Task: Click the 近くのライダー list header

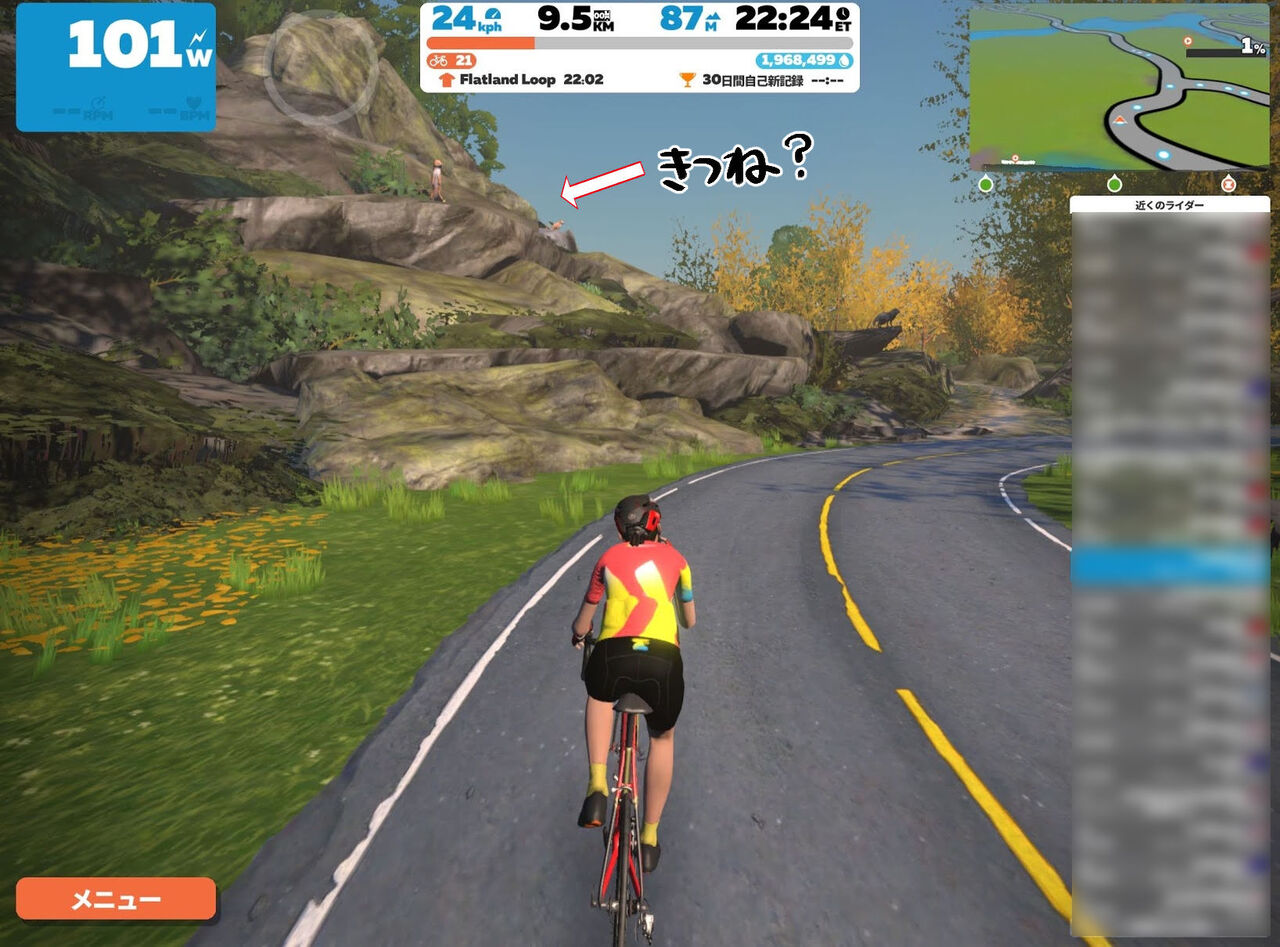Action: [1169, 205]
